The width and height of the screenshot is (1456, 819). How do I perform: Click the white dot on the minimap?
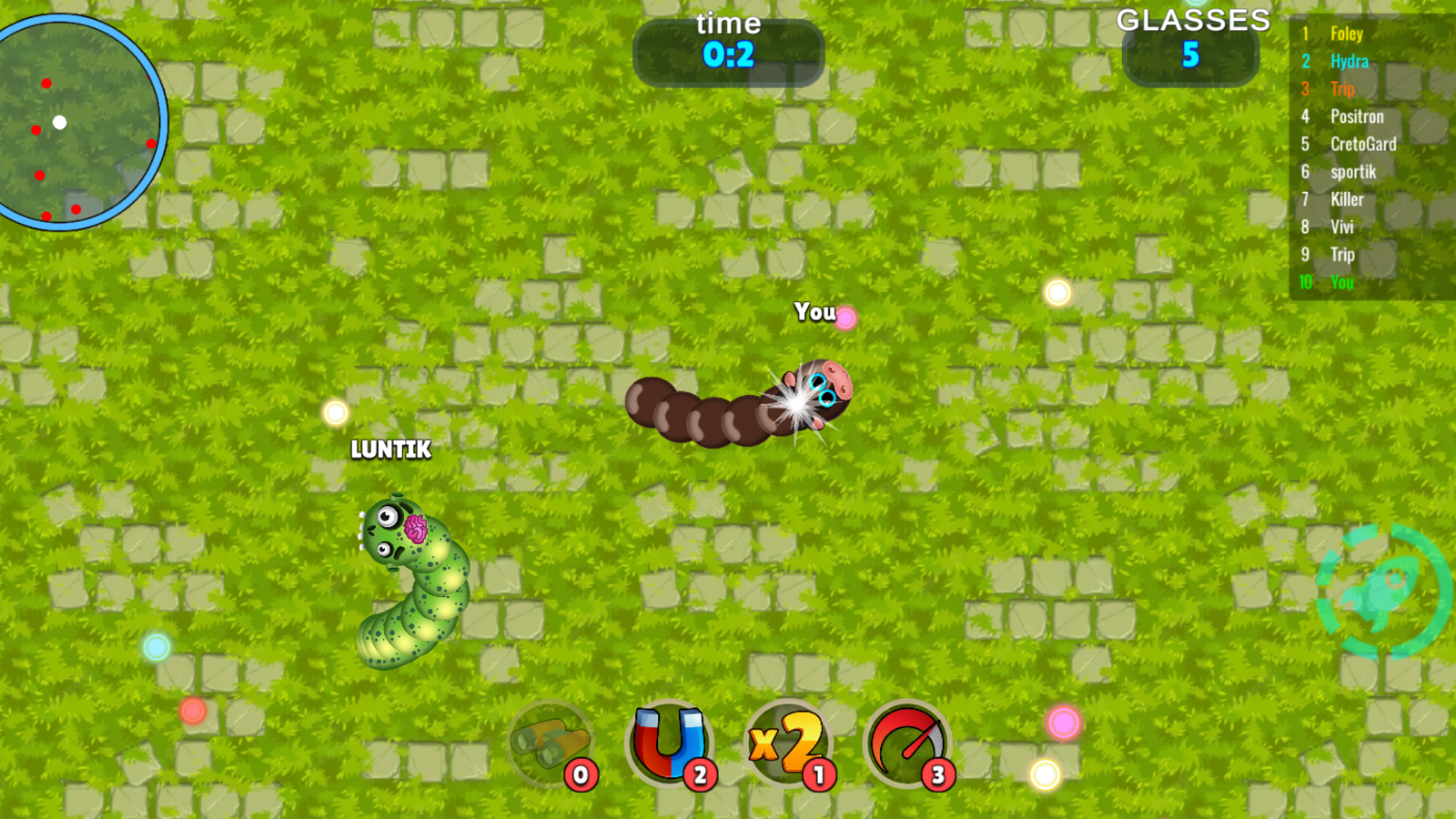tap(60, 120)
